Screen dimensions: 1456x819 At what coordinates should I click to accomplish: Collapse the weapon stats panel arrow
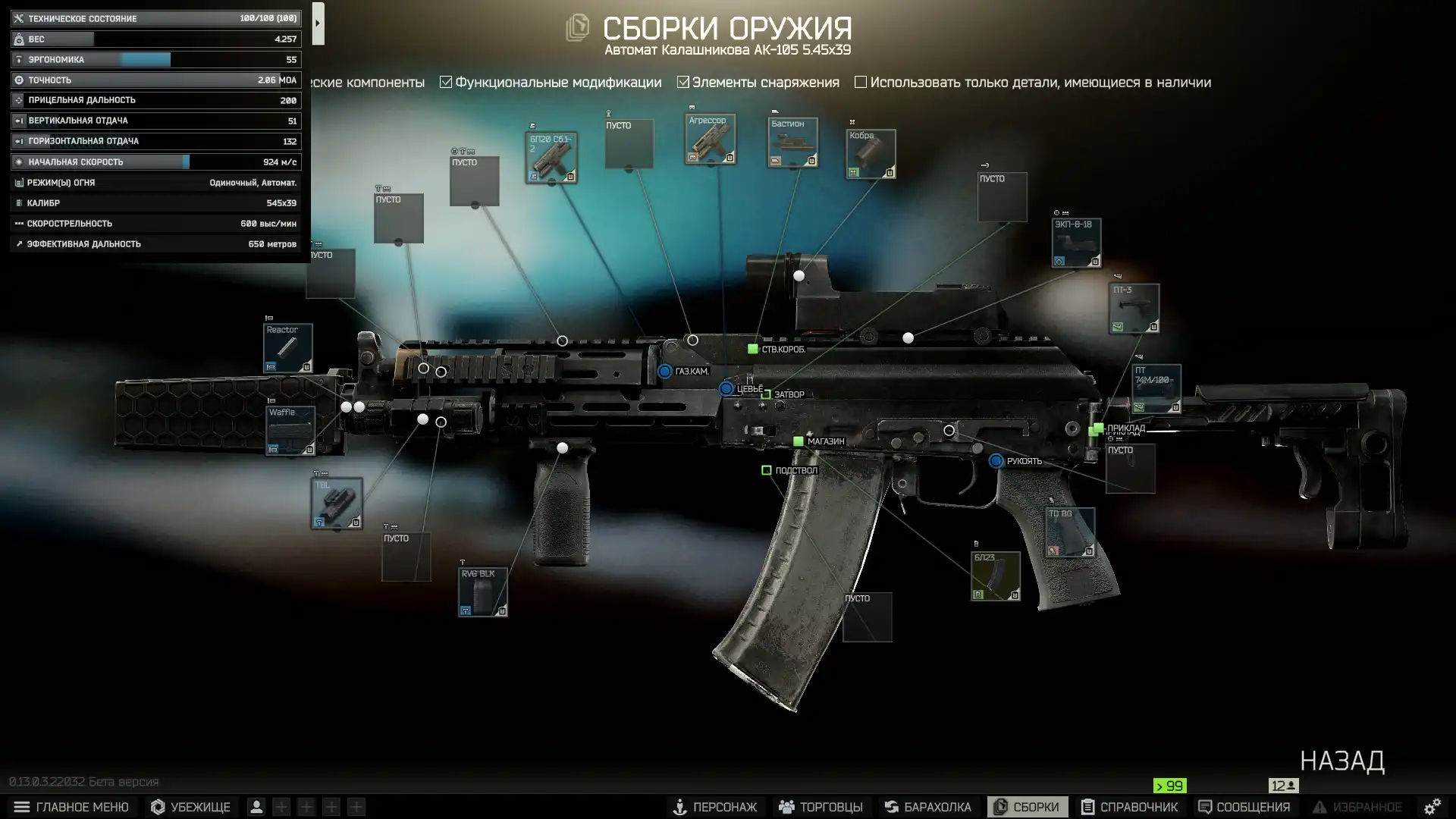(x=318, y=24)
